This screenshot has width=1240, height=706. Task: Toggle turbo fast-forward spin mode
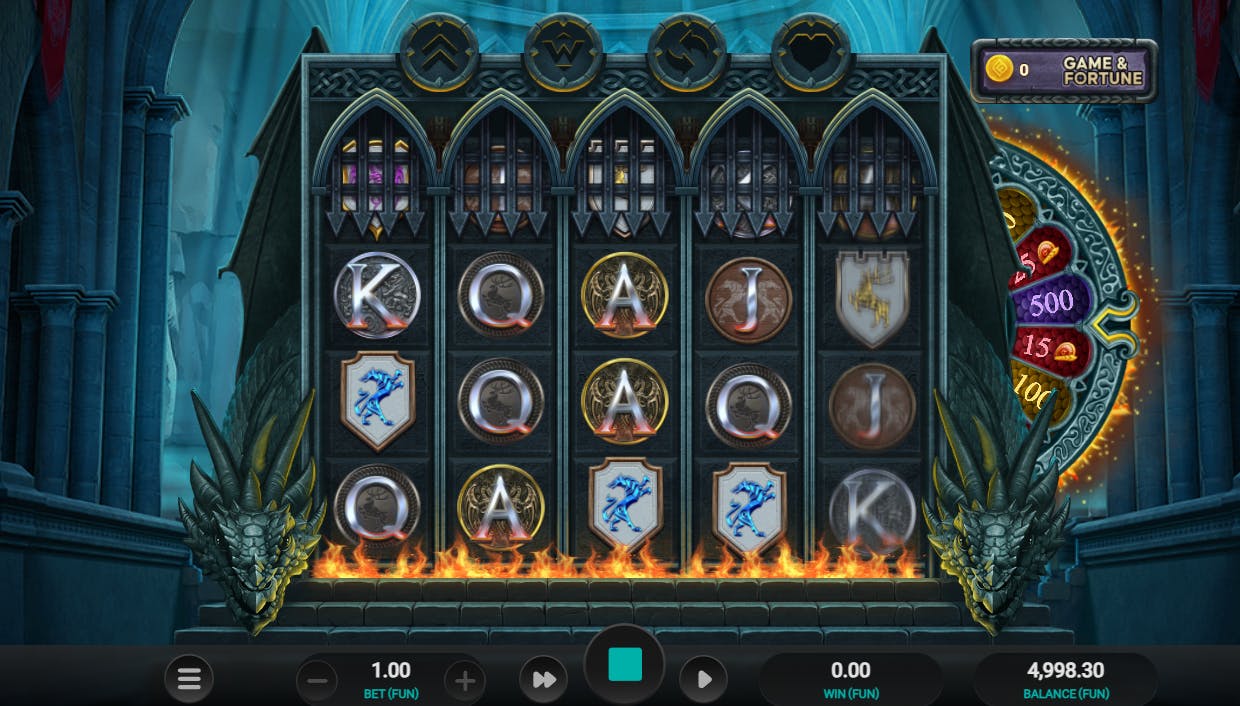(x=543, y=680)
